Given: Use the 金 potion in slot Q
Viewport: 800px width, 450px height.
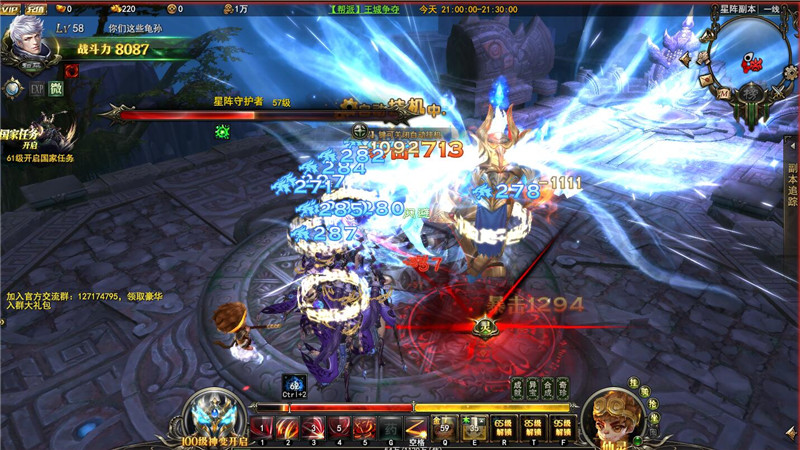Looking at the screenshot, I should pyautogui.click(x=446, y=428).
